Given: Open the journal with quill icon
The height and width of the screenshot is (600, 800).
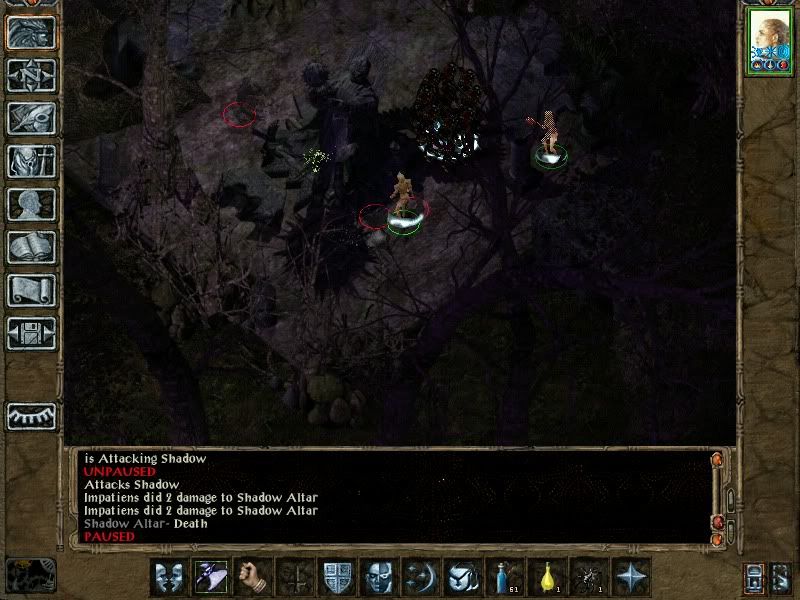Looking at the screenshot, I should (x=31, y=118).
